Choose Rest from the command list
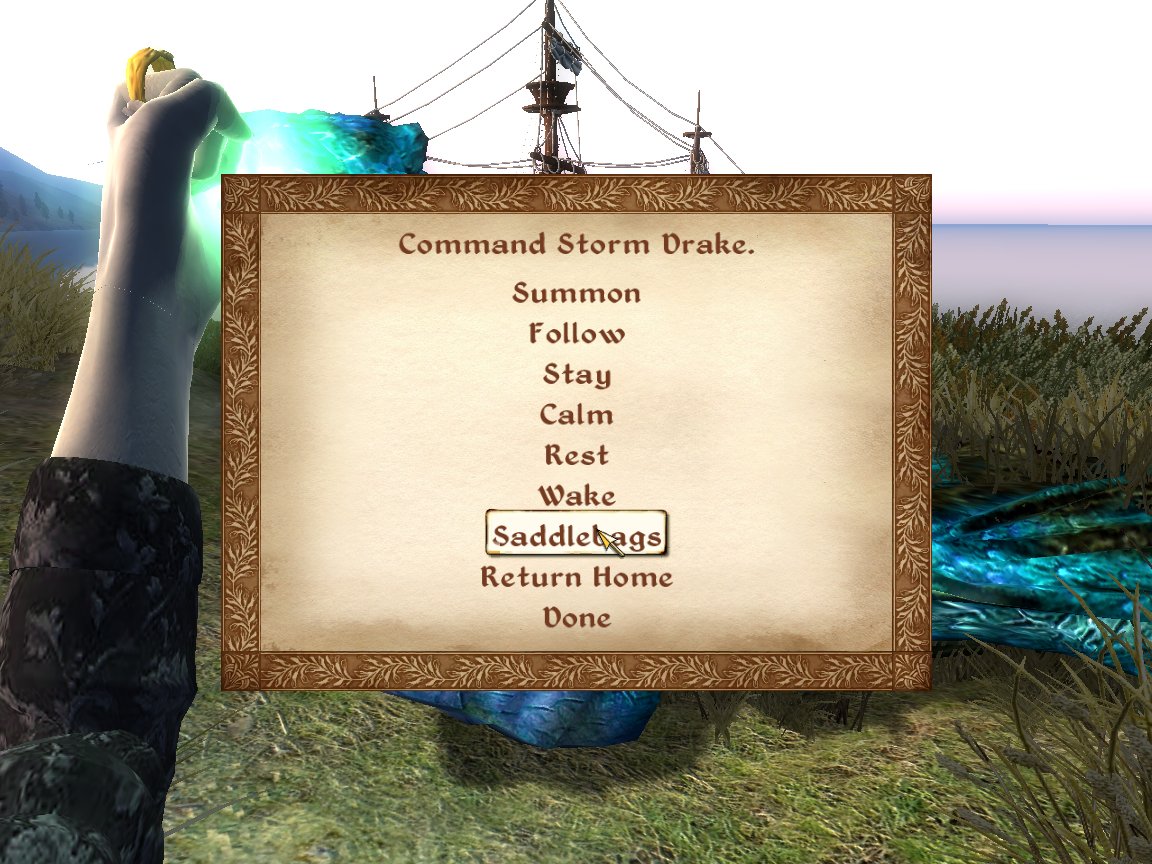This screenshot has height=864, width=1152. pyautogui.click(x=576, y=455)
